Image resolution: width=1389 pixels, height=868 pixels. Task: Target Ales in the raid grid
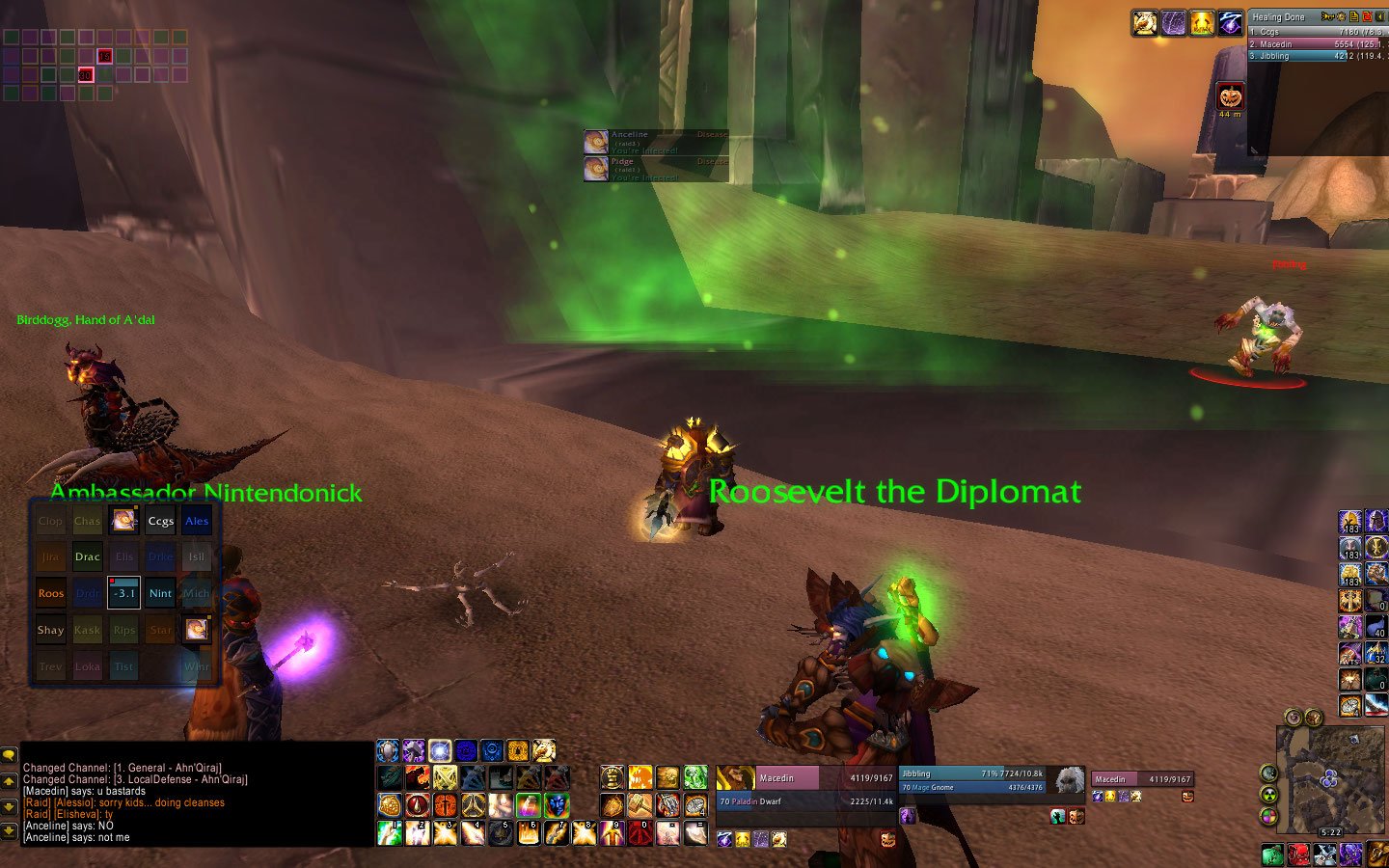pyautogui.click(x=197, y=521)
